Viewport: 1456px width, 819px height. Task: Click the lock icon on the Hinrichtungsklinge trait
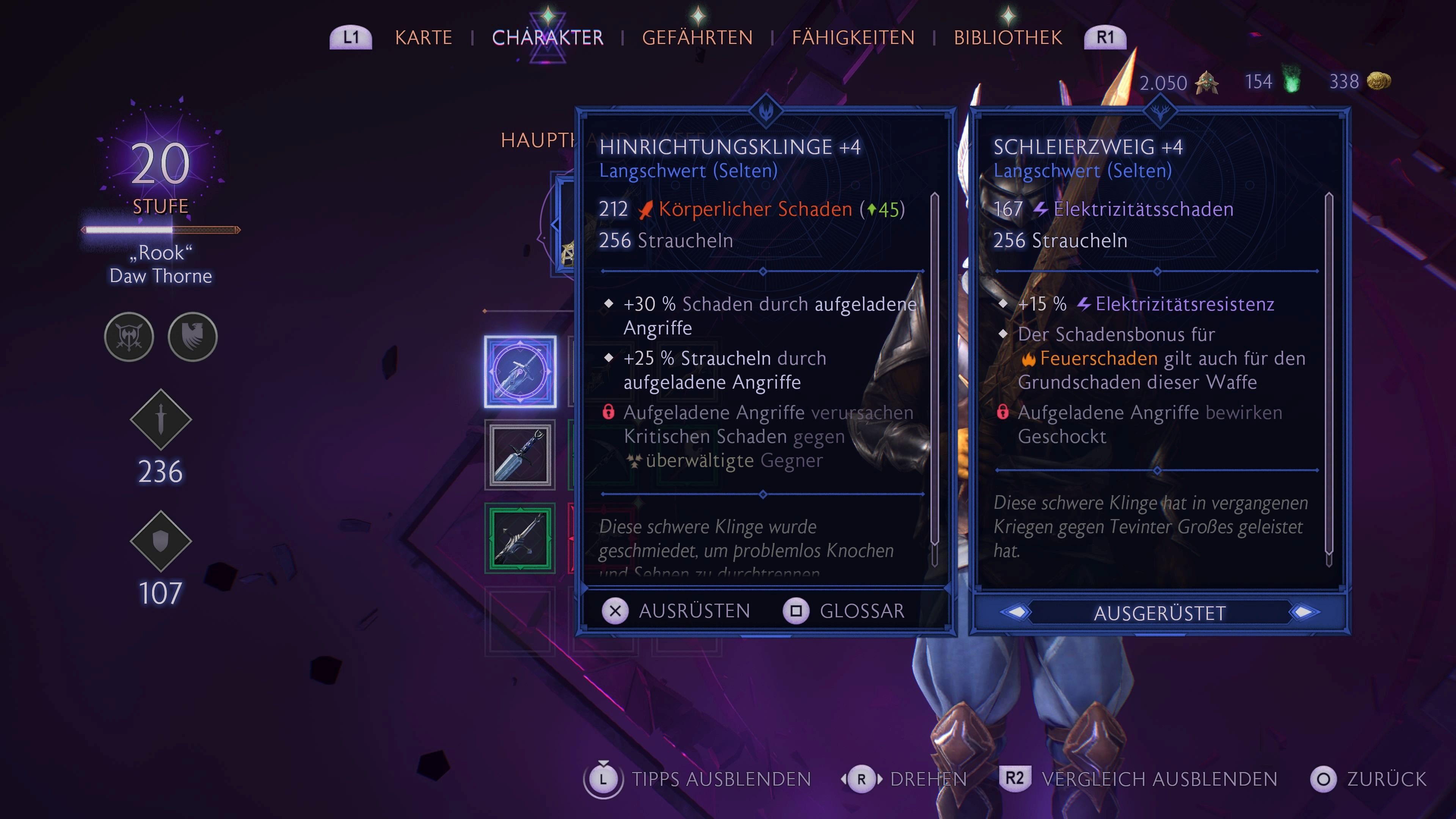coord(609,412)
